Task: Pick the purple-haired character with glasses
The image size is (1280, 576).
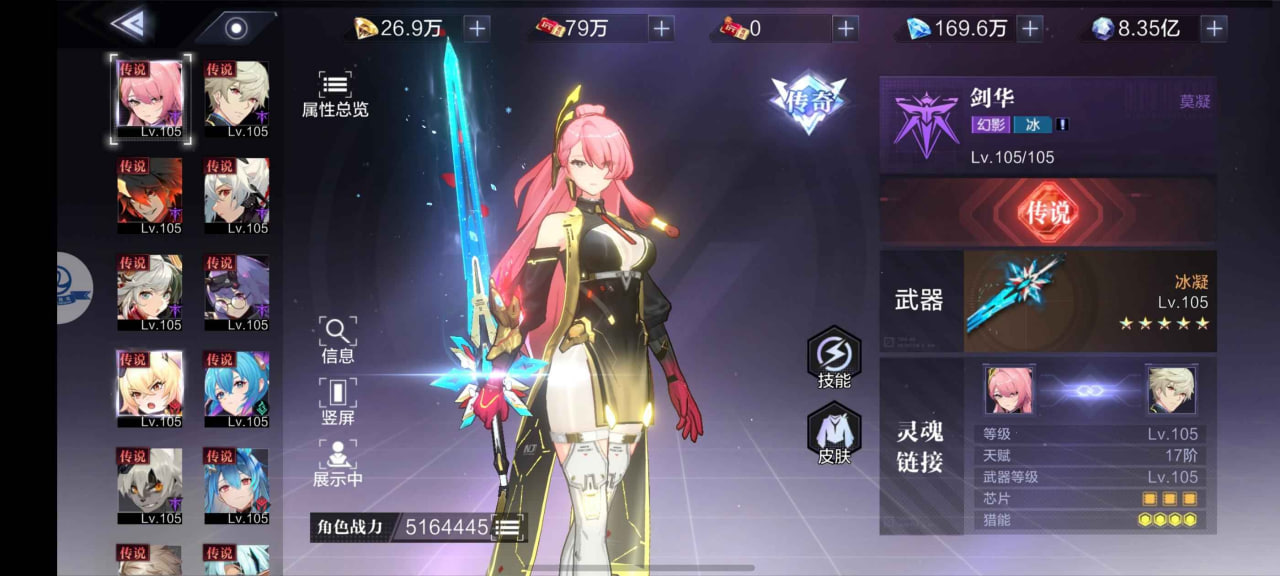Action: pyautogui.click(x=236, y=292)
